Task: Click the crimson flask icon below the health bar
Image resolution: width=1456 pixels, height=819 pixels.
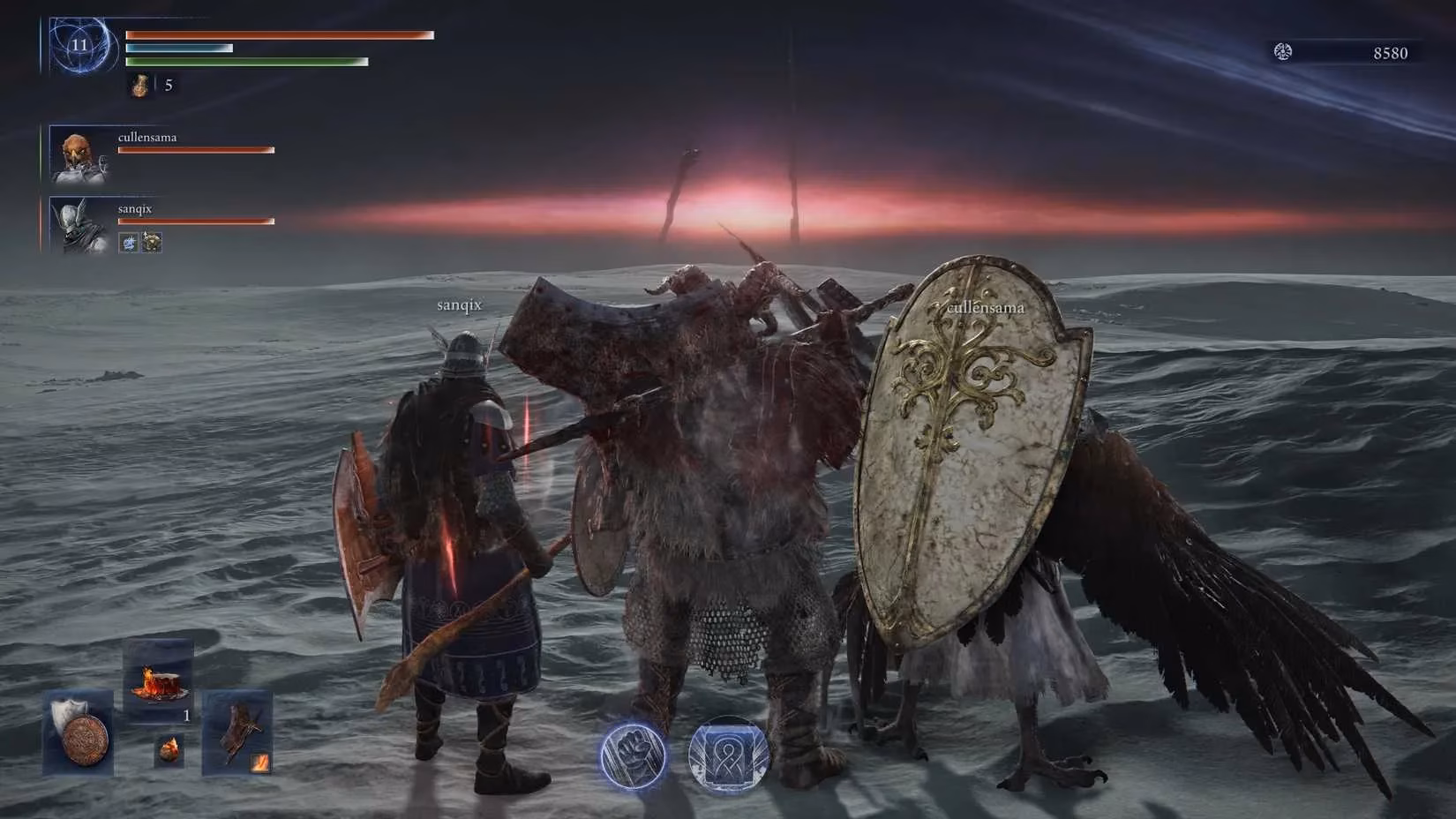Action: pyautogui.click(x=139, y=85)
